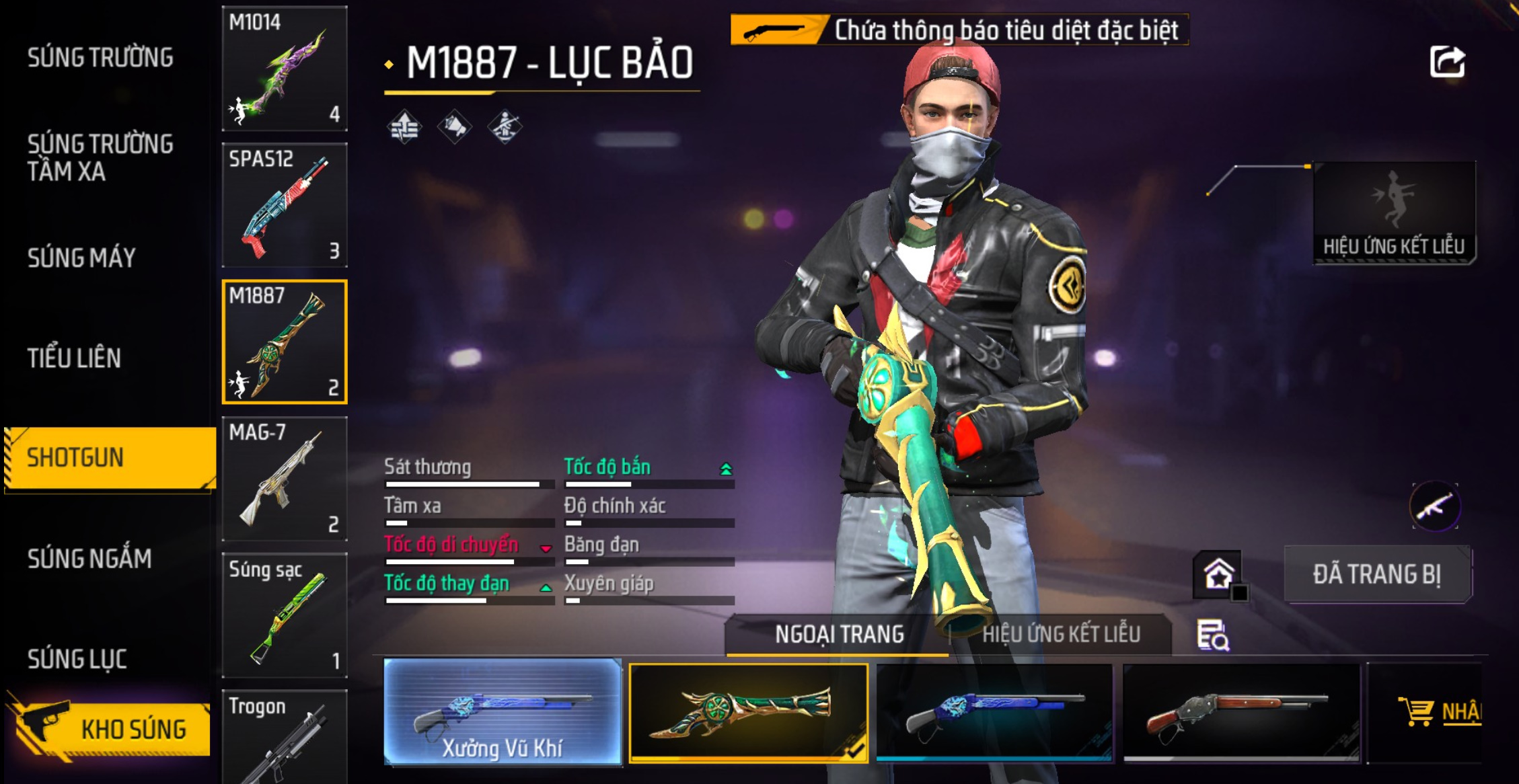The image size is (1519, 784).
Task: Select the MAG-7 weapon tile
Action: 285,479
